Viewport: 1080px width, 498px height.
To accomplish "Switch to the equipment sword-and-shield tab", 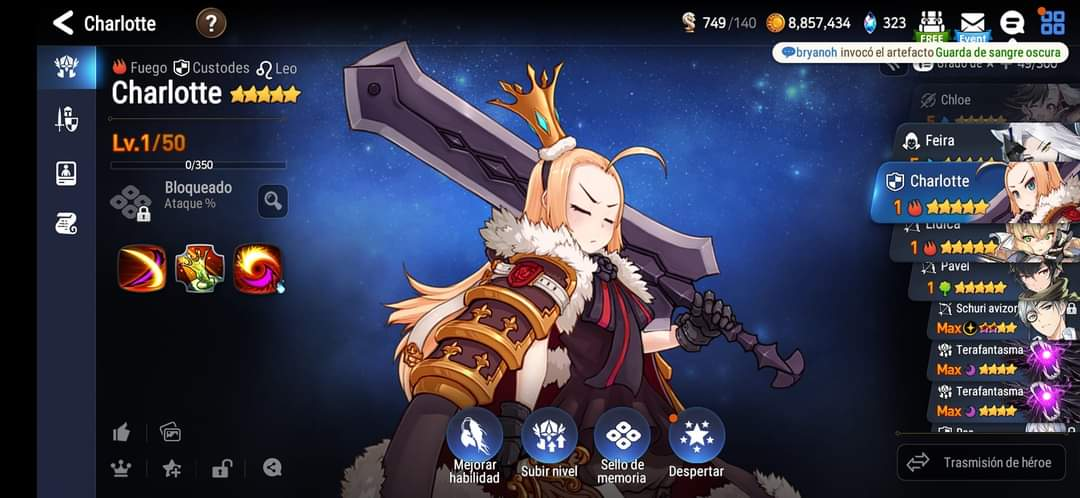I will [66, 120].
